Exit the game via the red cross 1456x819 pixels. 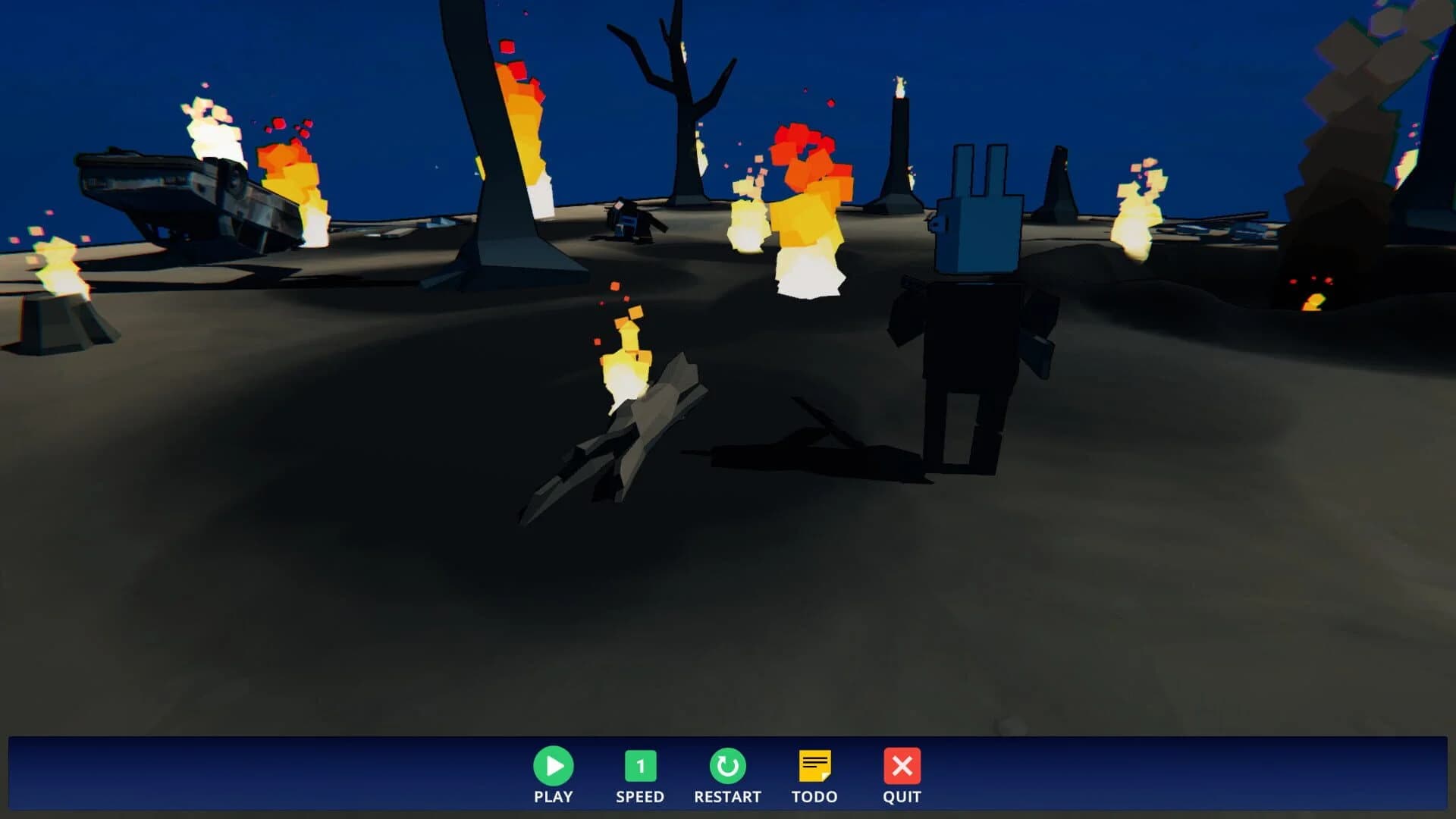pos(902,767)
